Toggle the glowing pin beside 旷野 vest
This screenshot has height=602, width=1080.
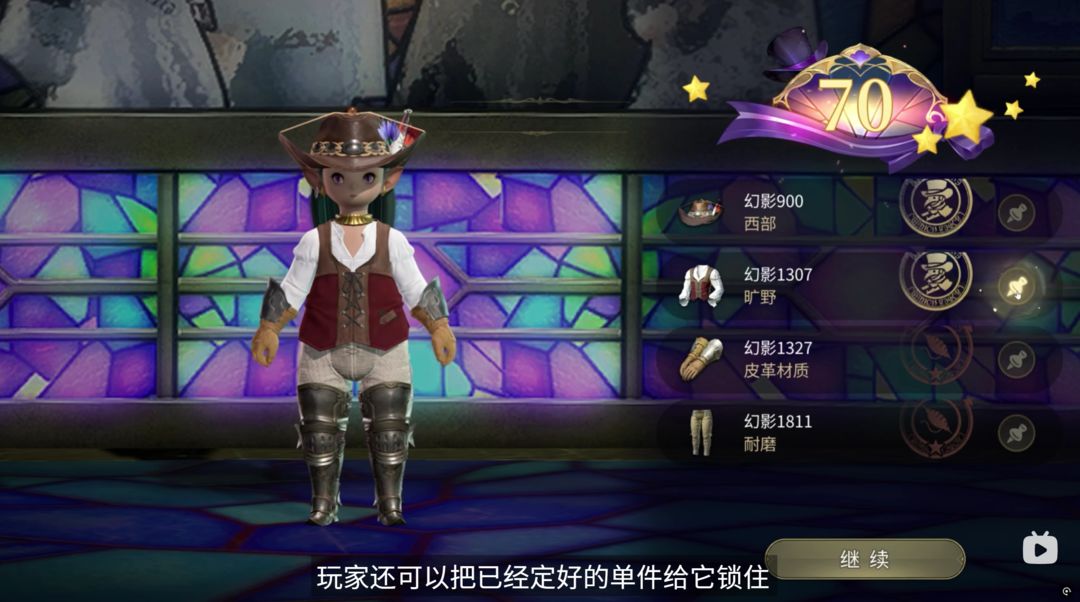[1016, 287]
